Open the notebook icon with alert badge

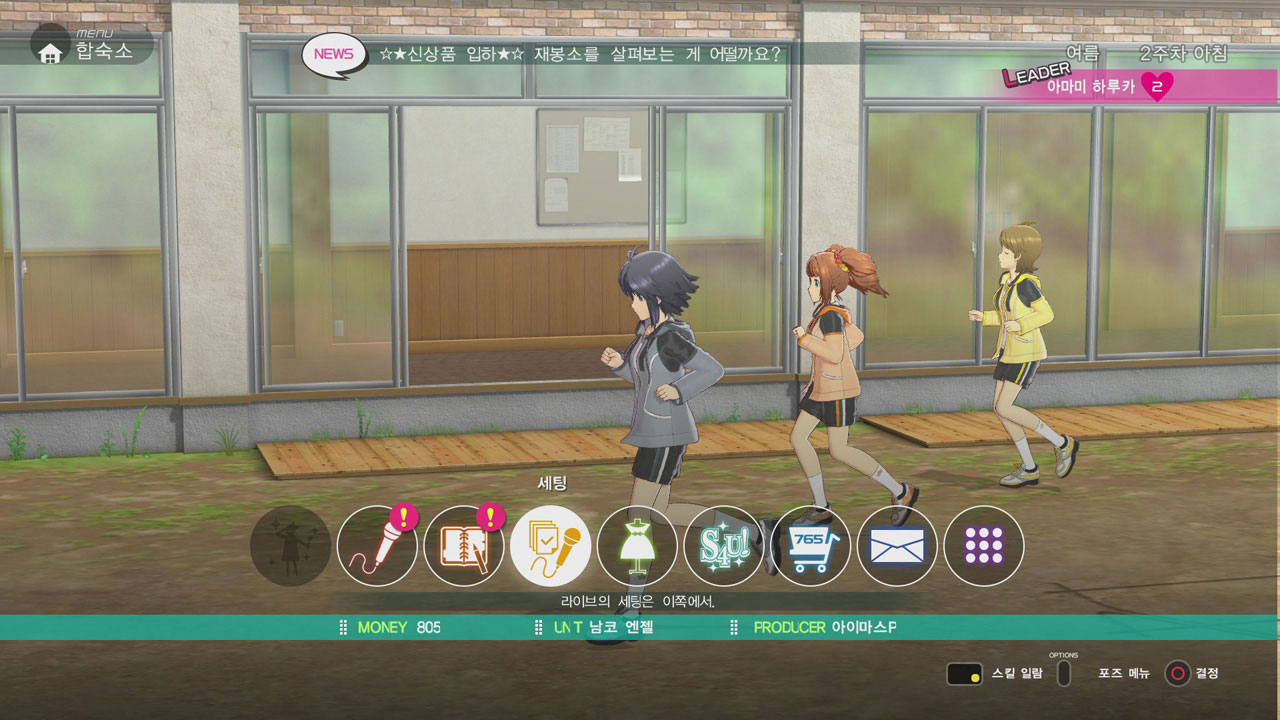(x=464, y=546)
